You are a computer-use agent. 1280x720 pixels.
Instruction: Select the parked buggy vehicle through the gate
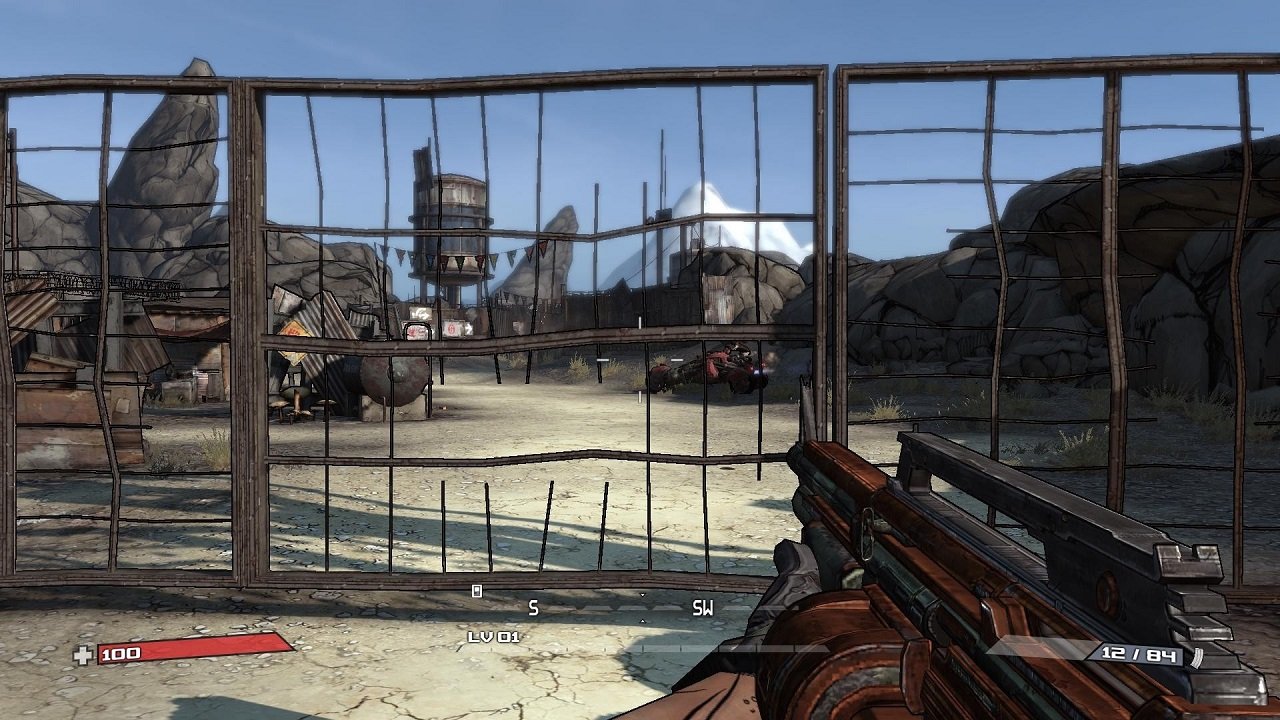710,367
